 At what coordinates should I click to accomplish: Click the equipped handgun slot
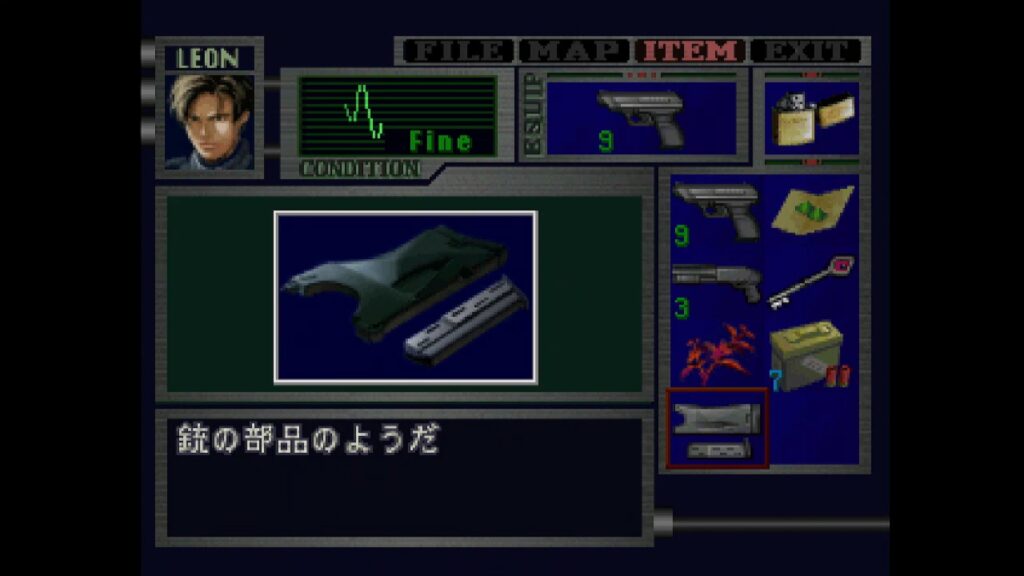pyautogui.click(x=641, y=118)
